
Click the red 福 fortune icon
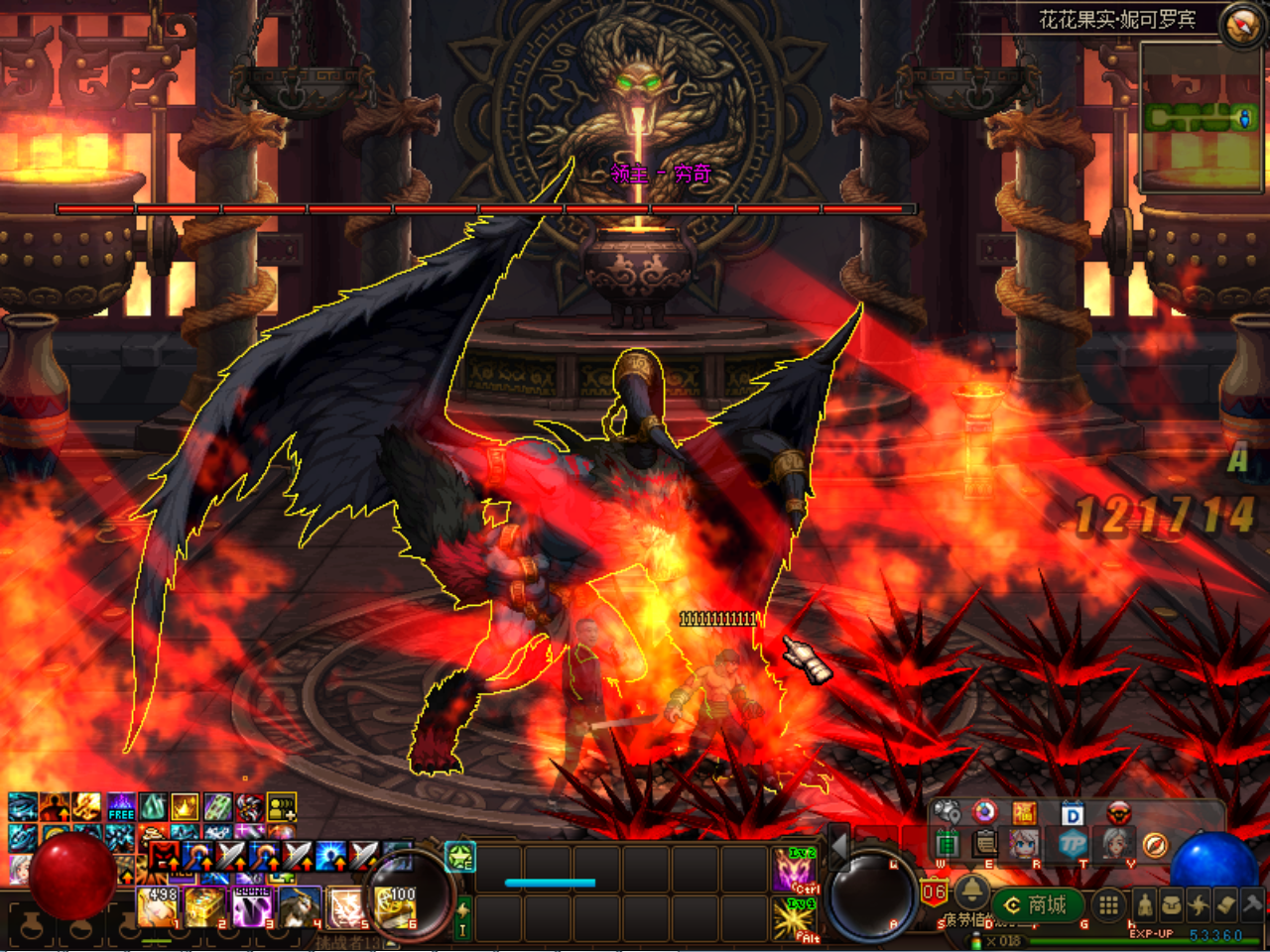1025,814
